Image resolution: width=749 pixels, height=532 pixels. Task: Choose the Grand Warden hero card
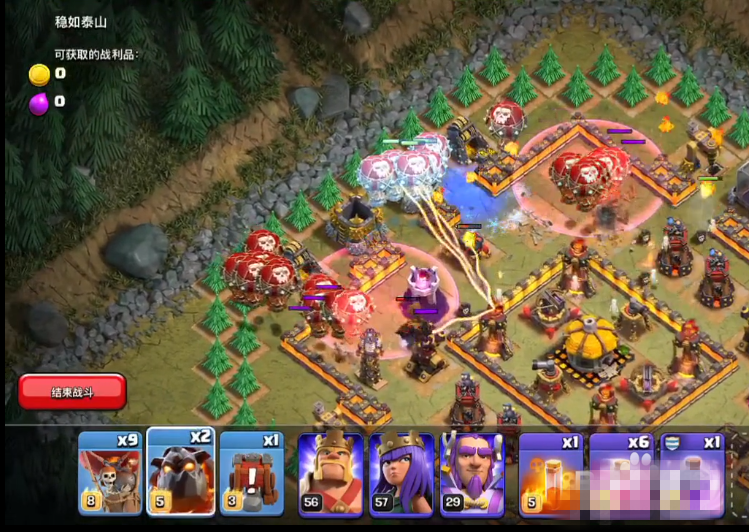tap(472, 474)
